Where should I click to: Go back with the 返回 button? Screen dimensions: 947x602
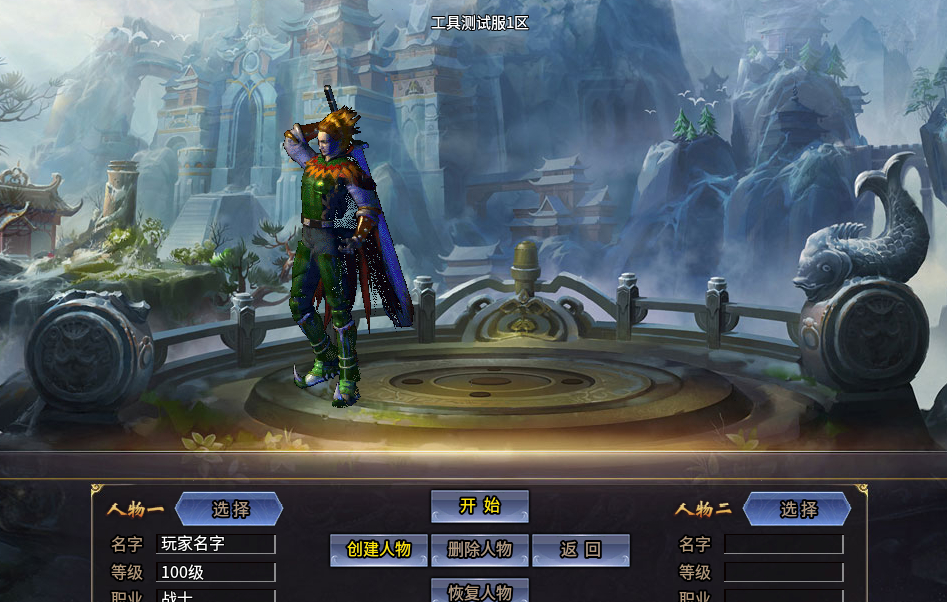pos(581,550)
